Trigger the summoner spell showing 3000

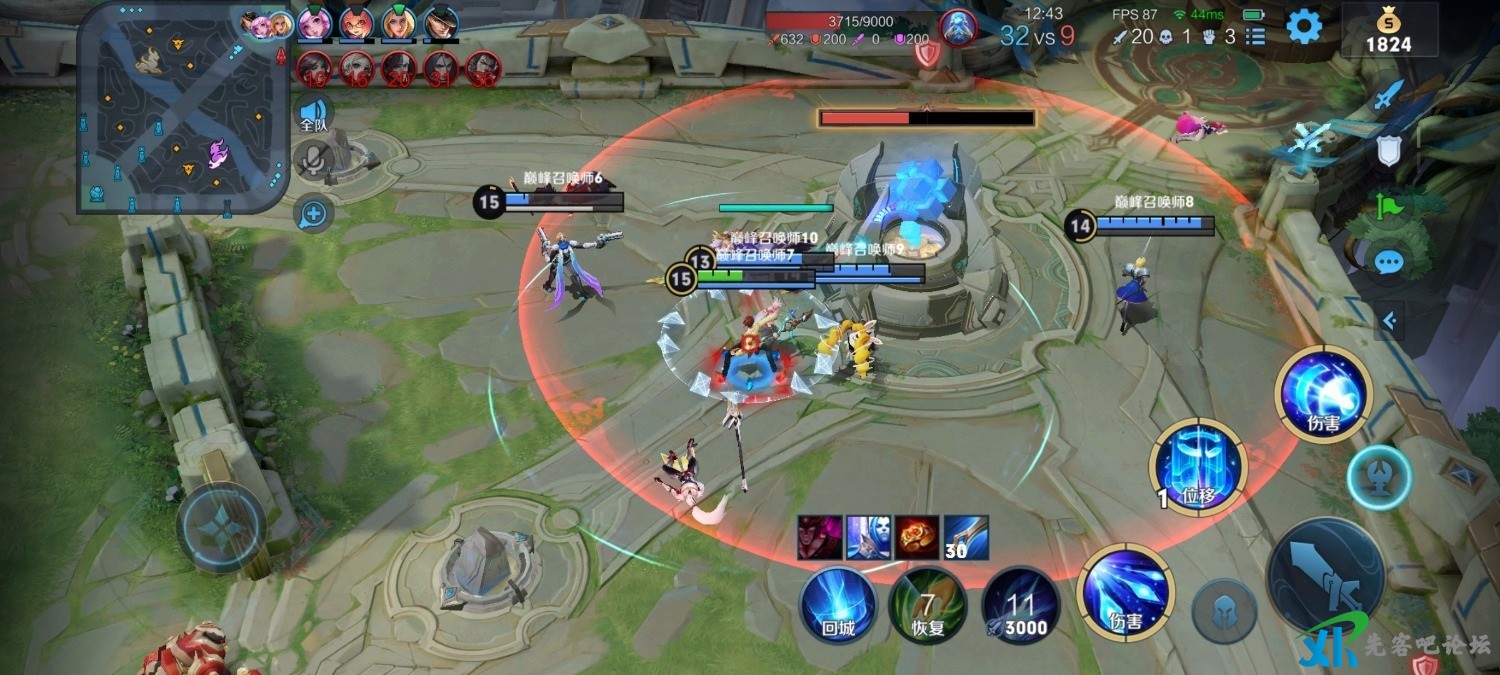(1020, 606)
